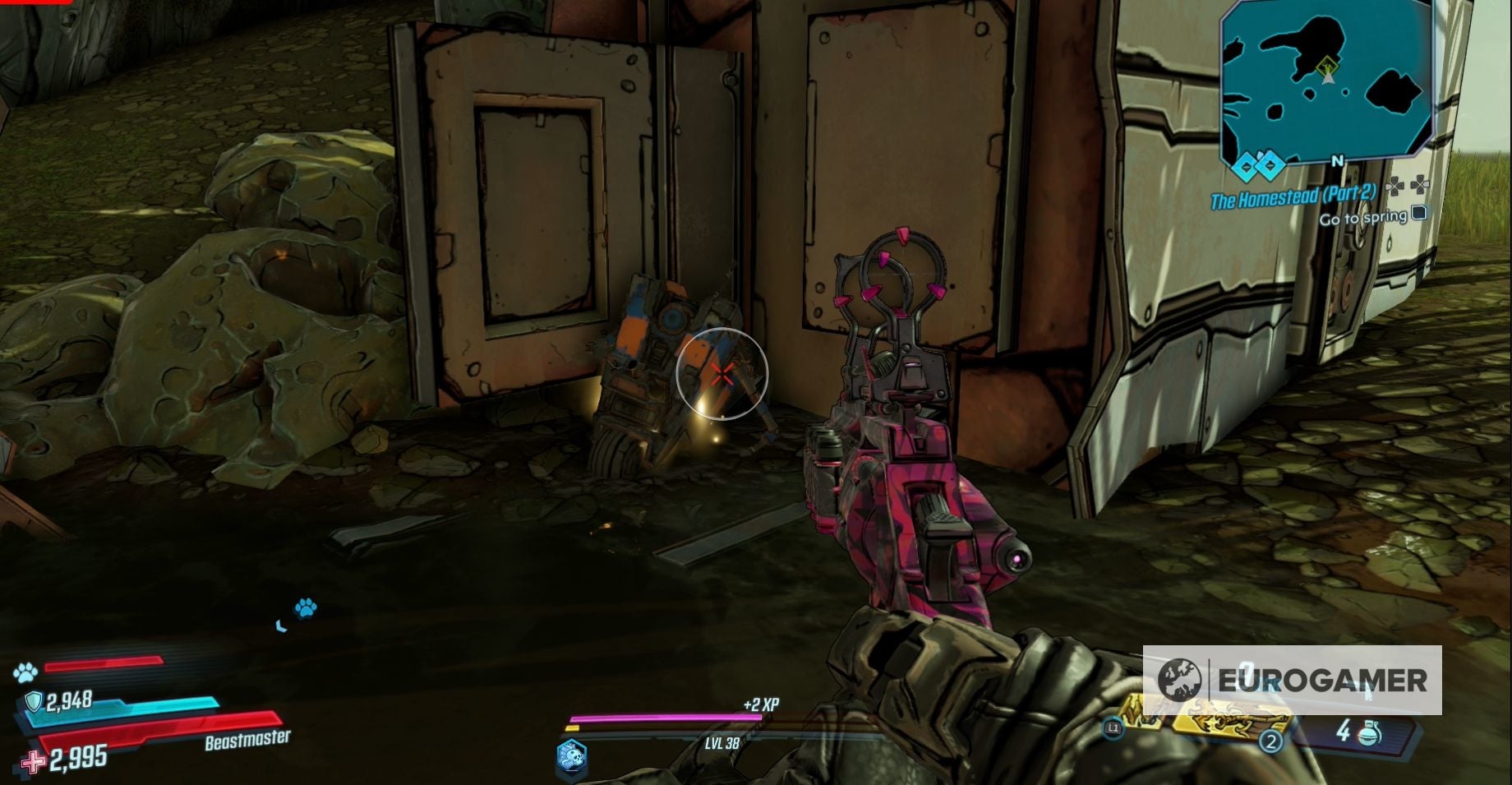1512x785 pixels.
Task: Toggle the left D-pad indicator under the minimap
Action: 1395,187
